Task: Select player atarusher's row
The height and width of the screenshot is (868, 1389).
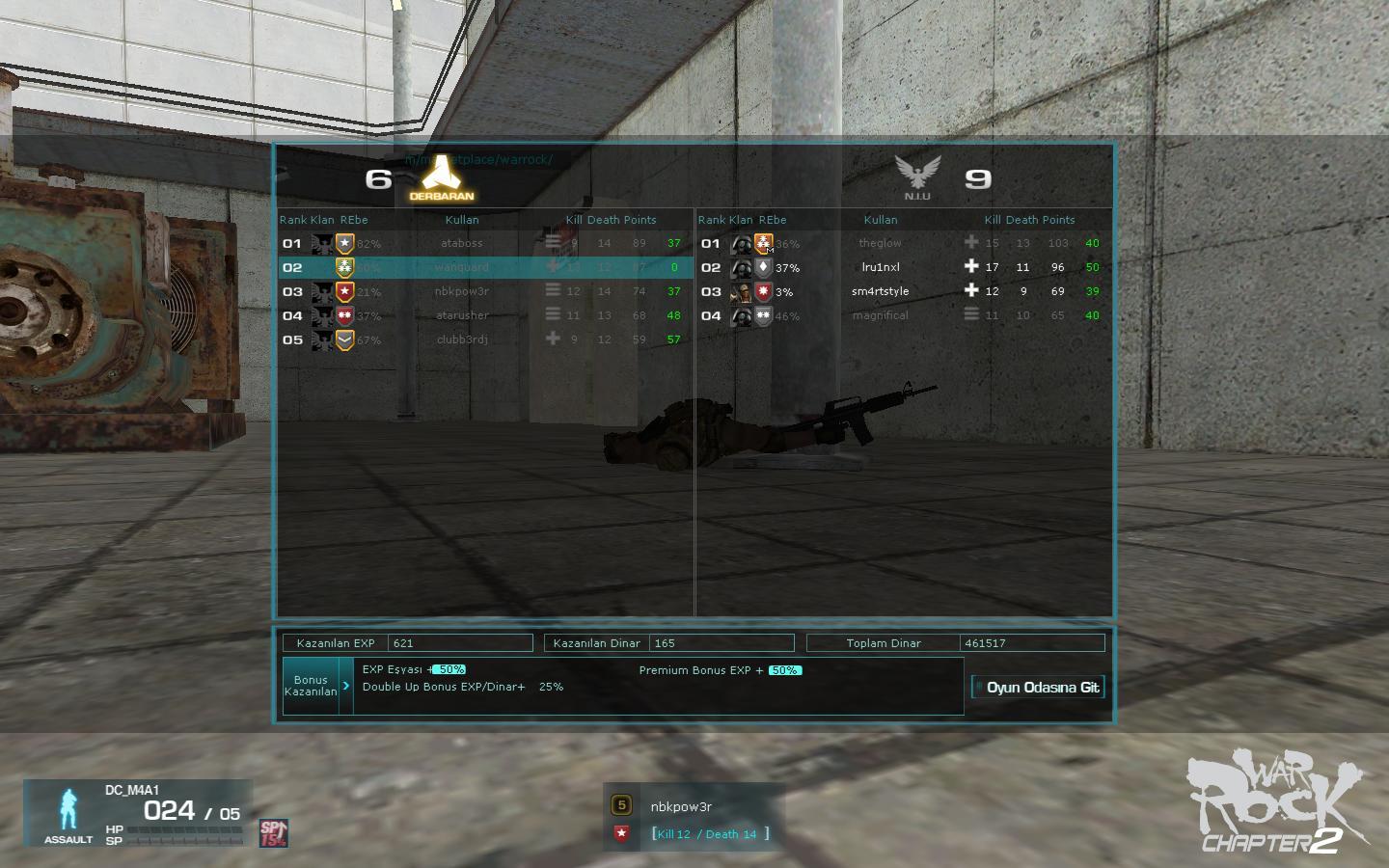Action: [462, 315]
